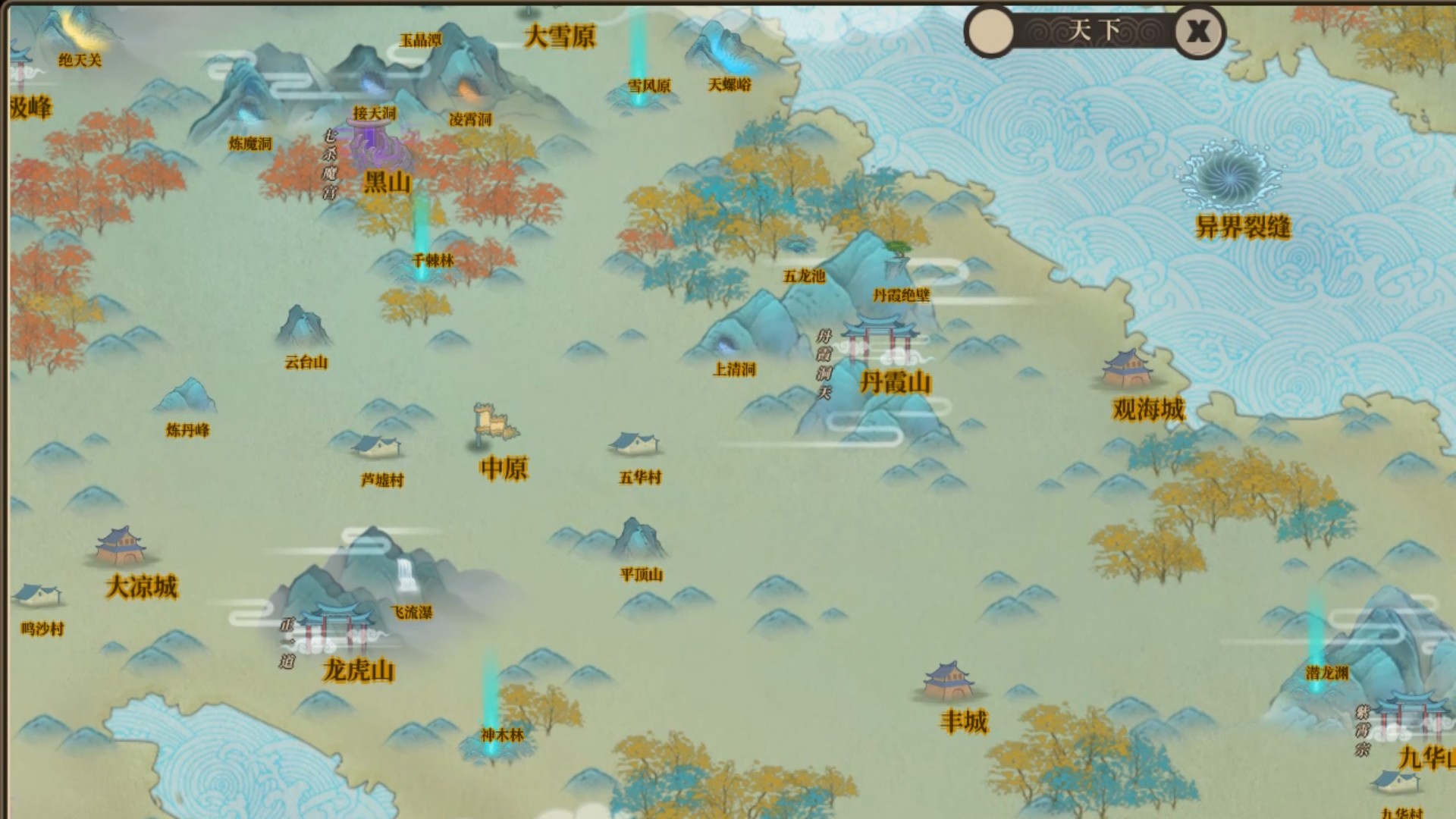Select the 云台山 mountain marker
Image resolution: width=1456 pixels, height=819 pixels.
click(x=303, y=327)
